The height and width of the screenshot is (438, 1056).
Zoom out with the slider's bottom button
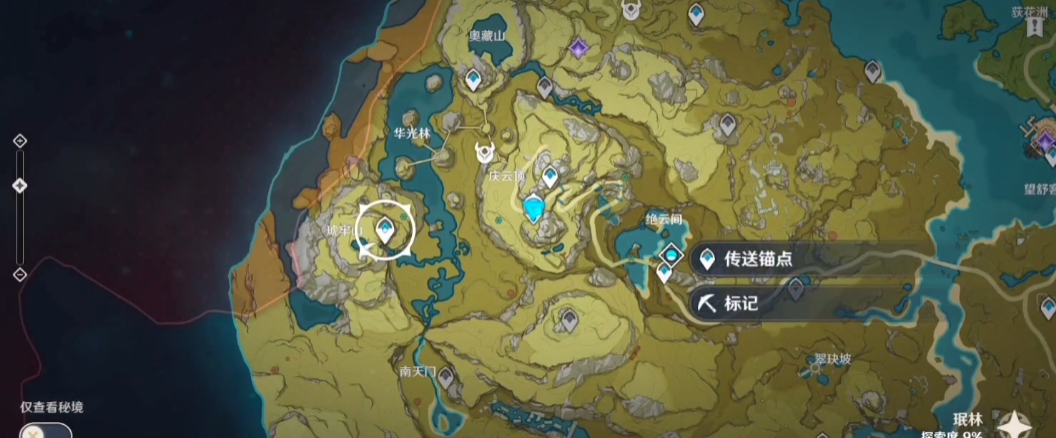coord(19,274)
